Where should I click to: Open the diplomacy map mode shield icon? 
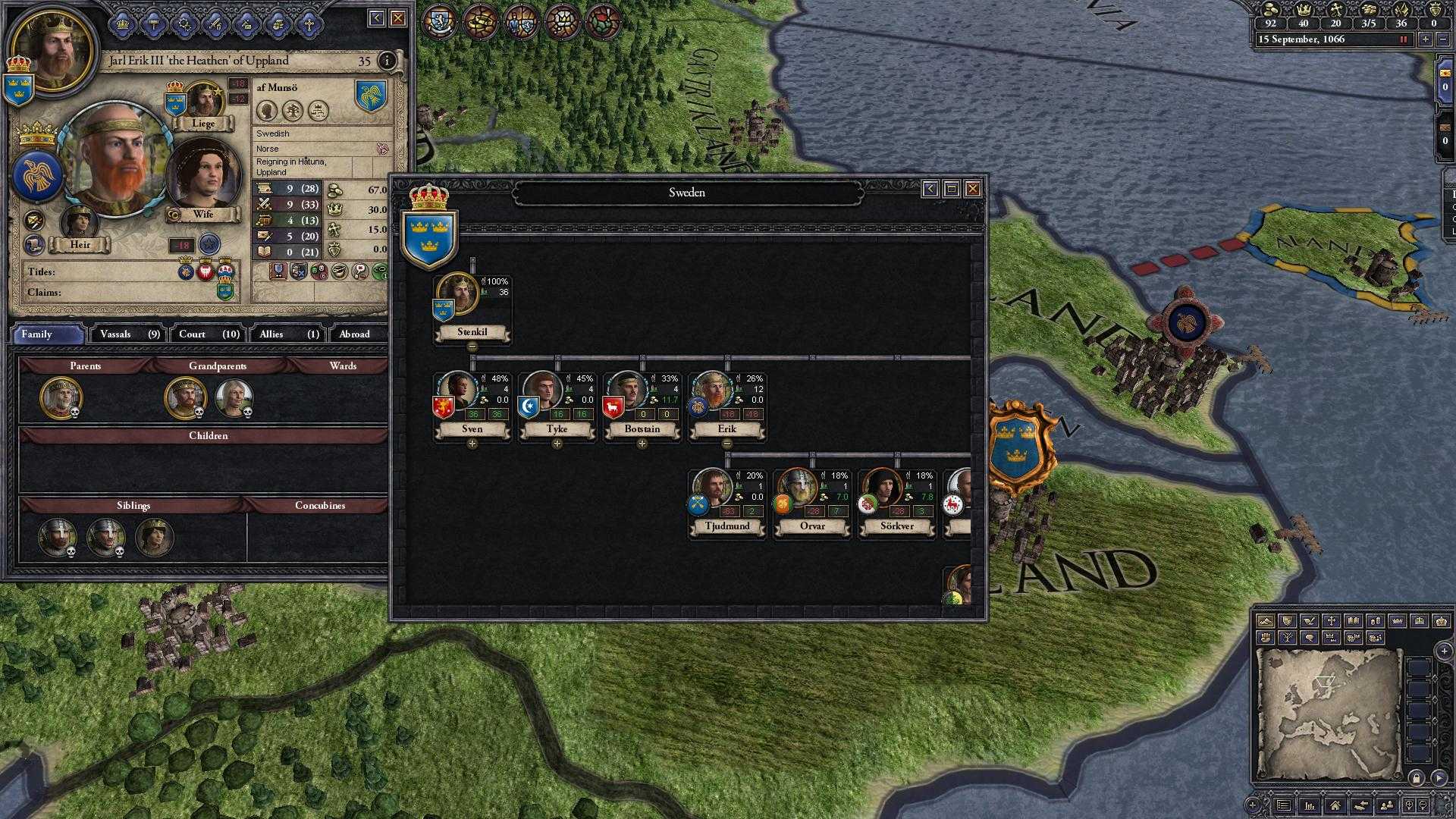point(1288,622)
